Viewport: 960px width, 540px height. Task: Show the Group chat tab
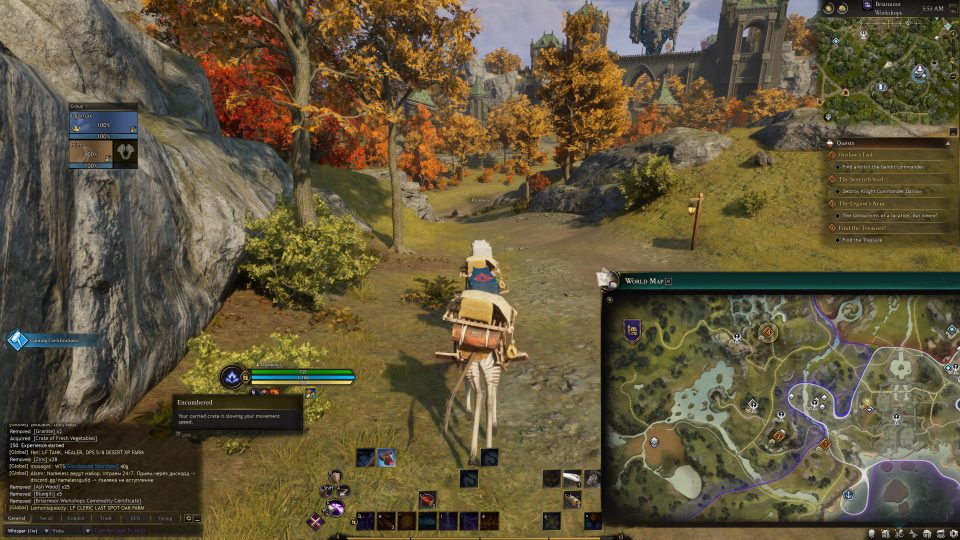165,518
